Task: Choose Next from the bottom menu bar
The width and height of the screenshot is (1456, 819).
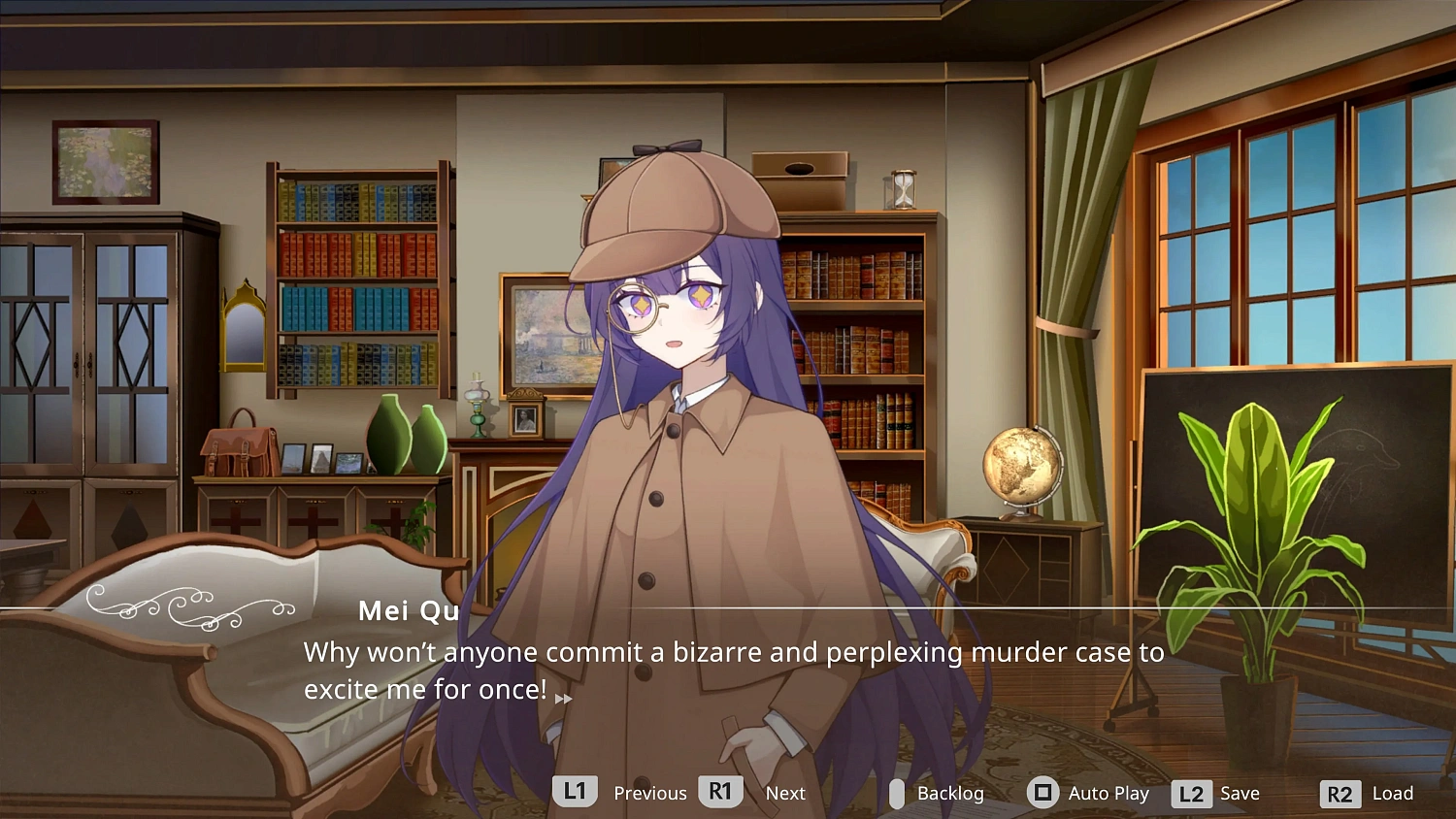Action: click(785, 793)
